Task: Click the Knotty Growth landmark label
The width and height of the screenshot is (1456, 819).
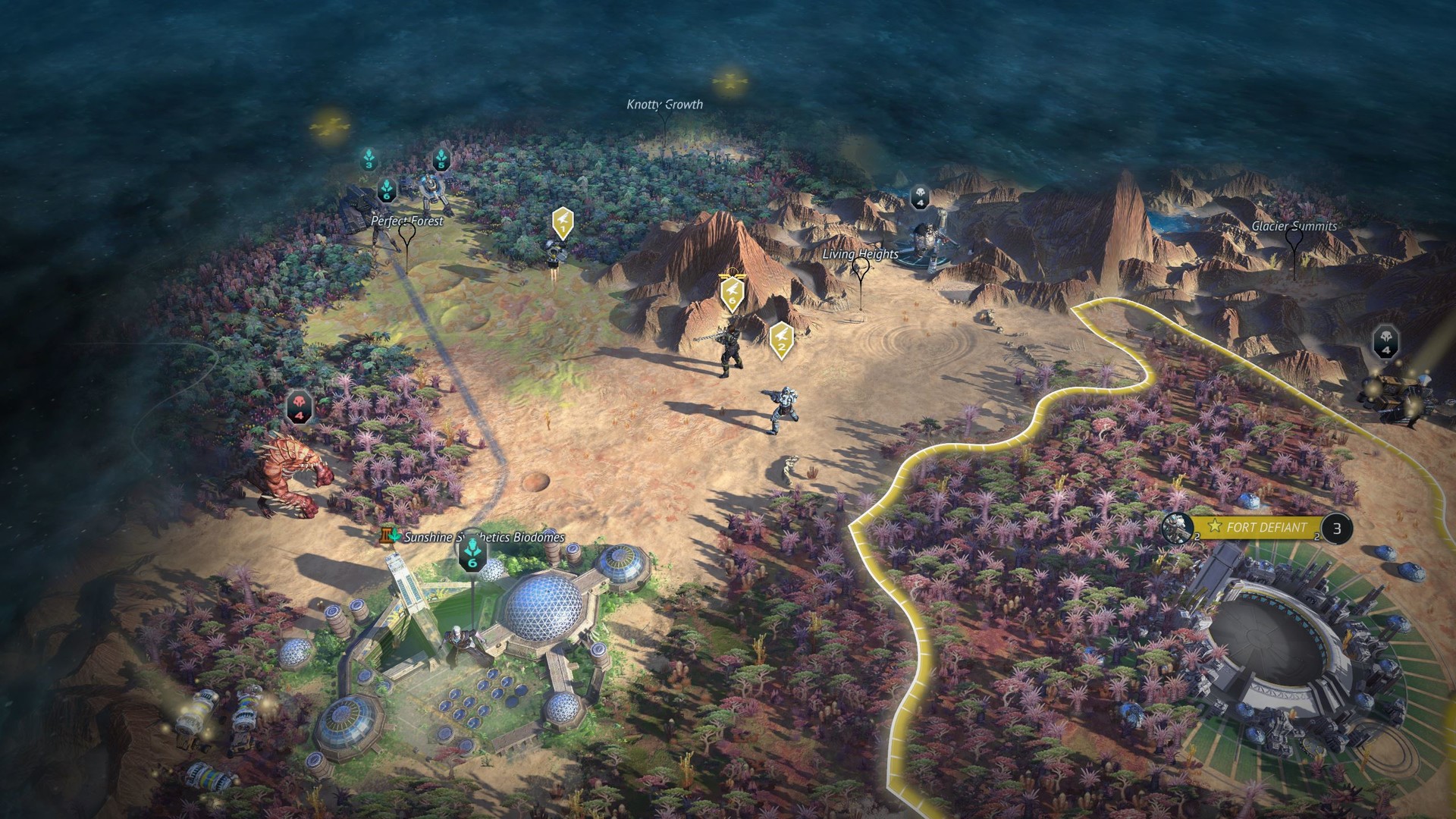Action: [664, 105]
